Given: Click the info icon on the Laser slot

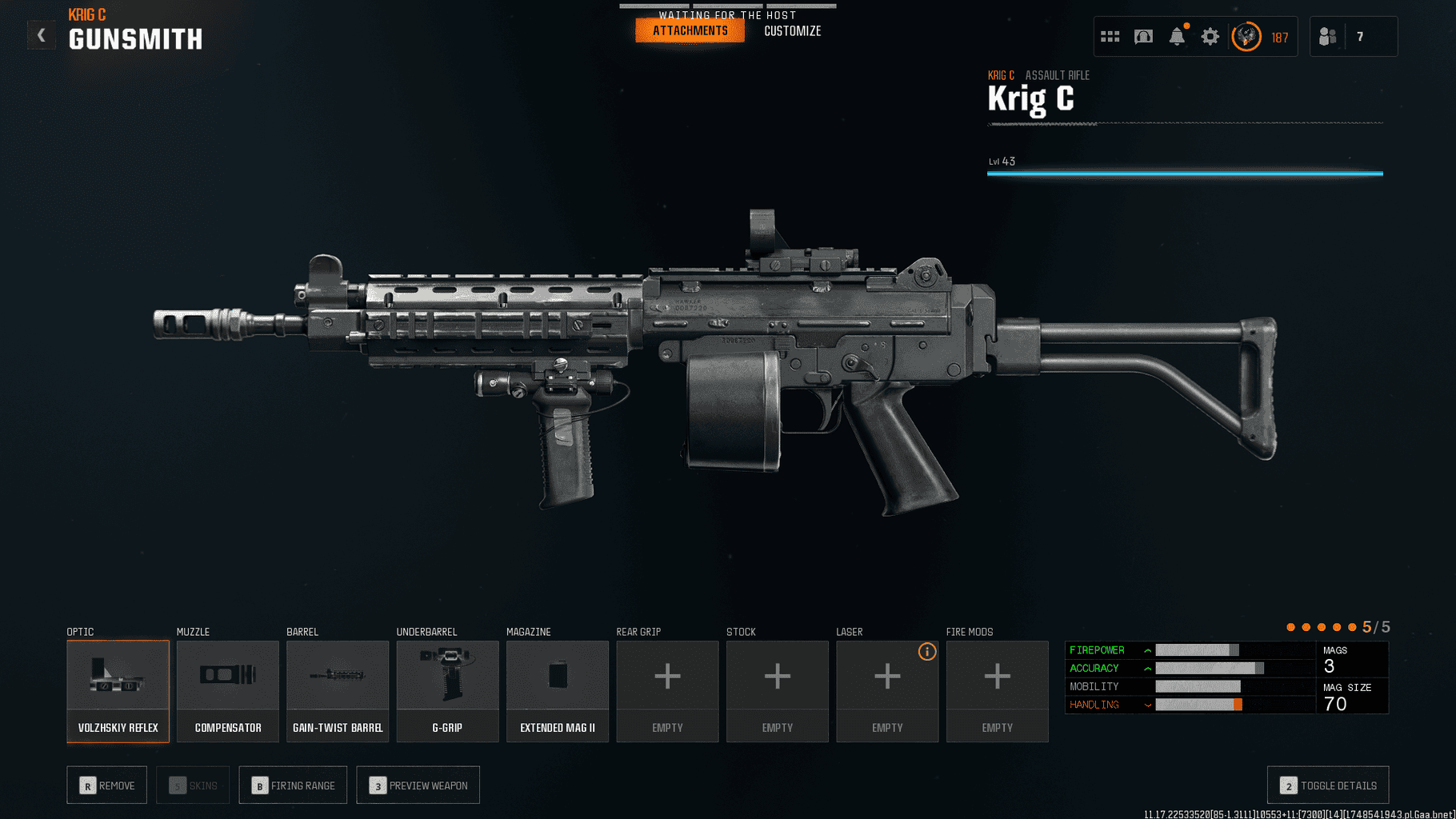Looking at the screenshot, I should click(x=927, y=652).
